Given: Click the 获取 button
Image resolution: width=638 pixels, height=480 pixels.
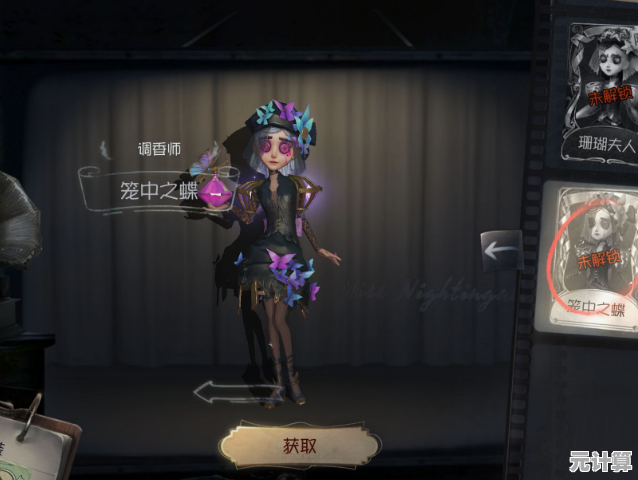Looking at the screenshot, I should tap(299, 445).
